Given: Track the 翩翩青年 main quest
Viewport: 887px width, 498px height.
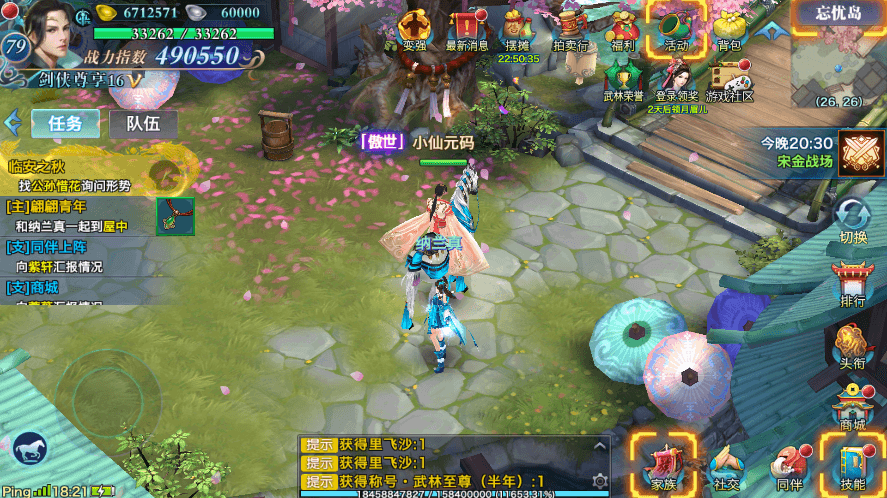Looking at the screenshot, I should (70, 216).
